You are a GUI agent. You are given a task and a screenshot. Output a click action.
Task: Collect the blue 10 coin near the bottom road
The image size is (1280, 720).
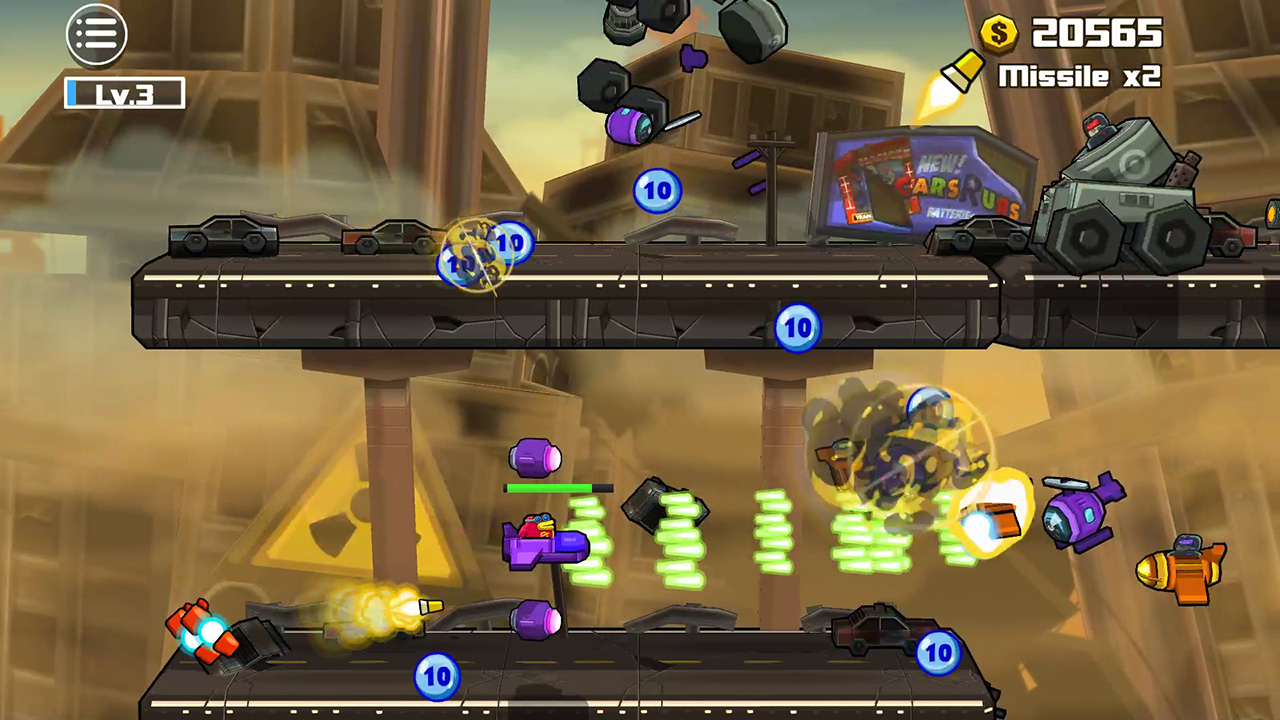[x=437, y=676]
